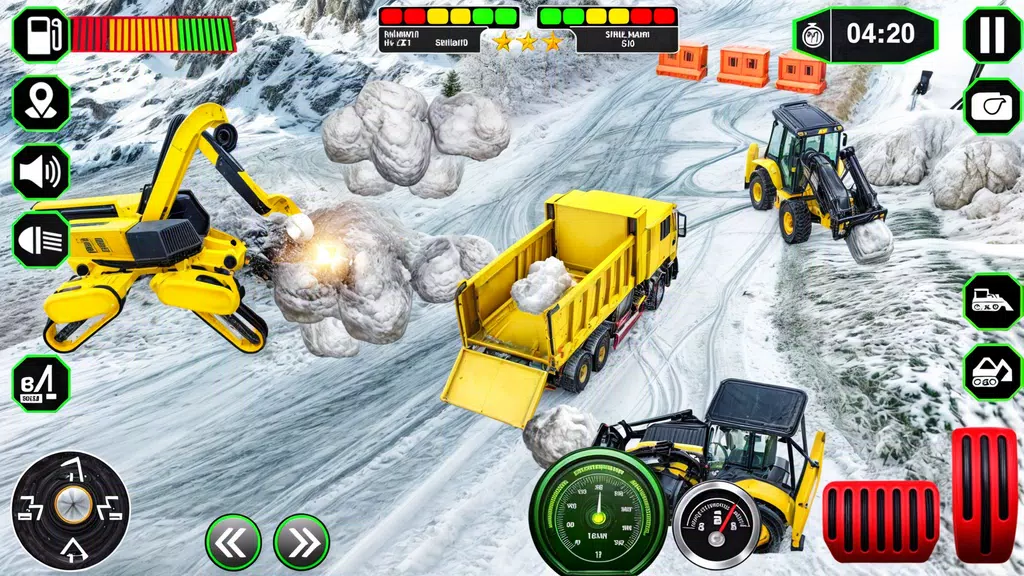The height and width of the screenshot is (576, 1024).
Task: Pause the game
Action: 991,34
